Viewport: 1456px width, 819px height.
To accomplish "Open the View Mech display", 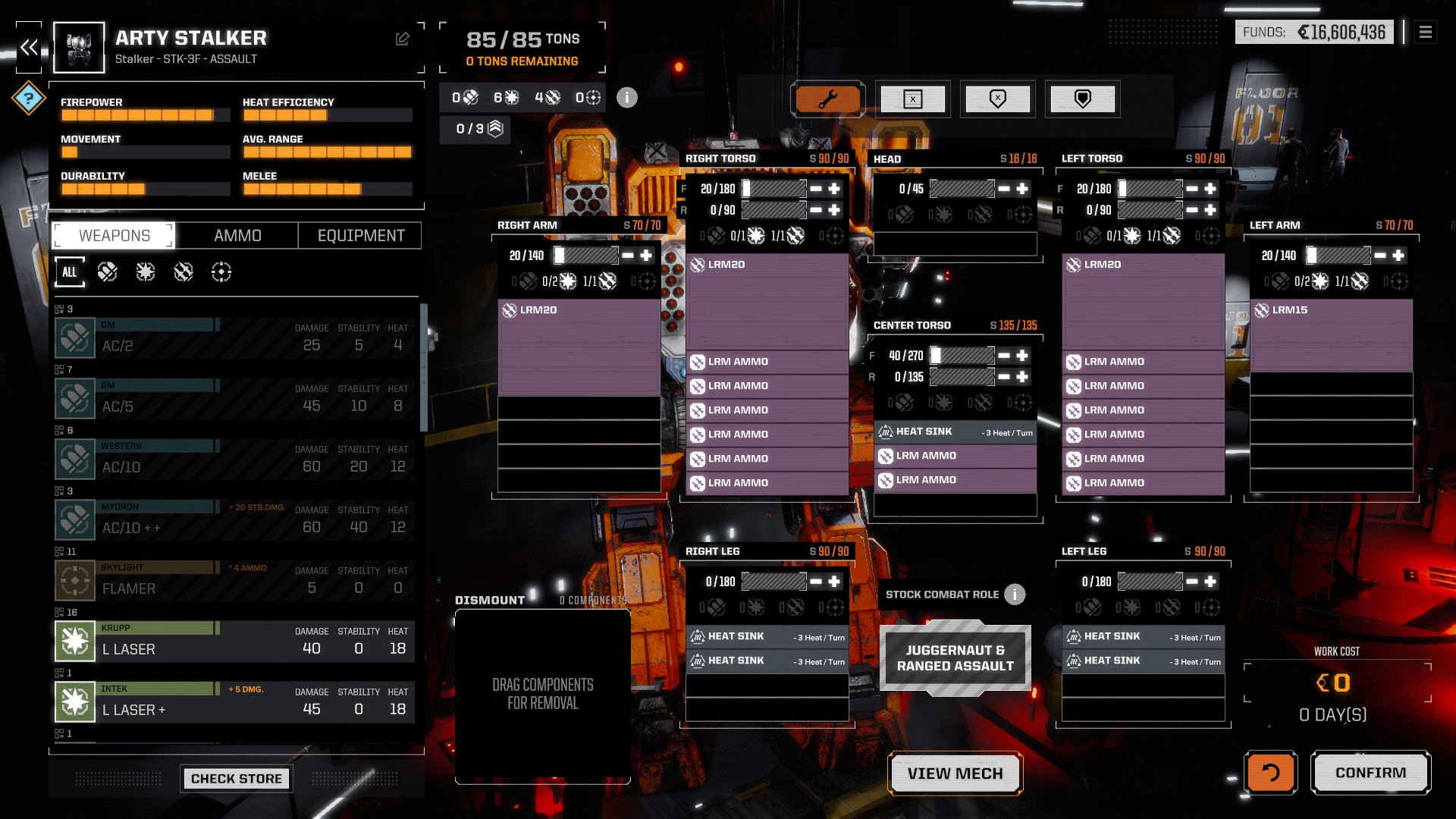I will (955, 773).
